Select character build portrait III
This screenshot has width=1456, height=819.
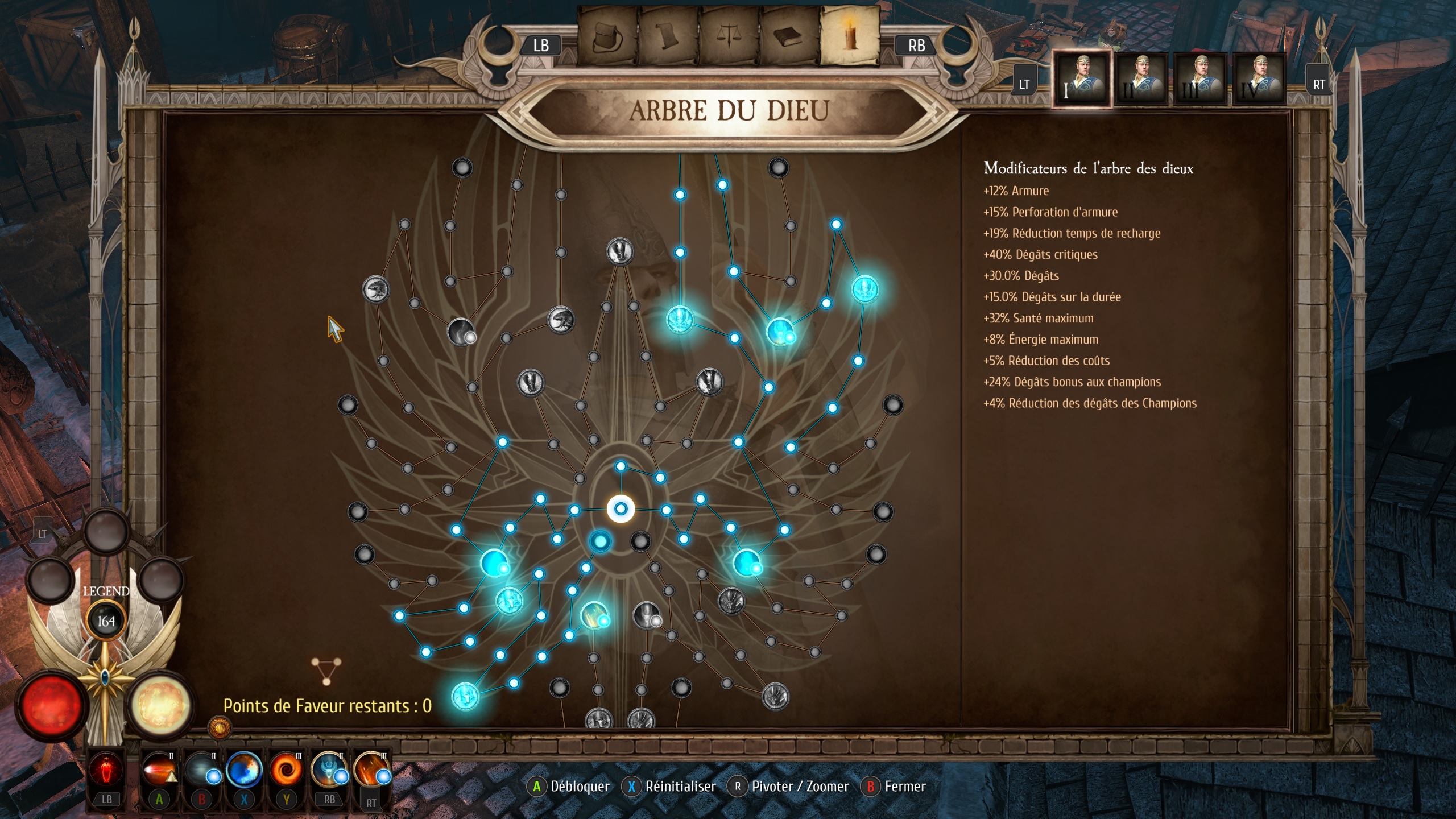1200,79
